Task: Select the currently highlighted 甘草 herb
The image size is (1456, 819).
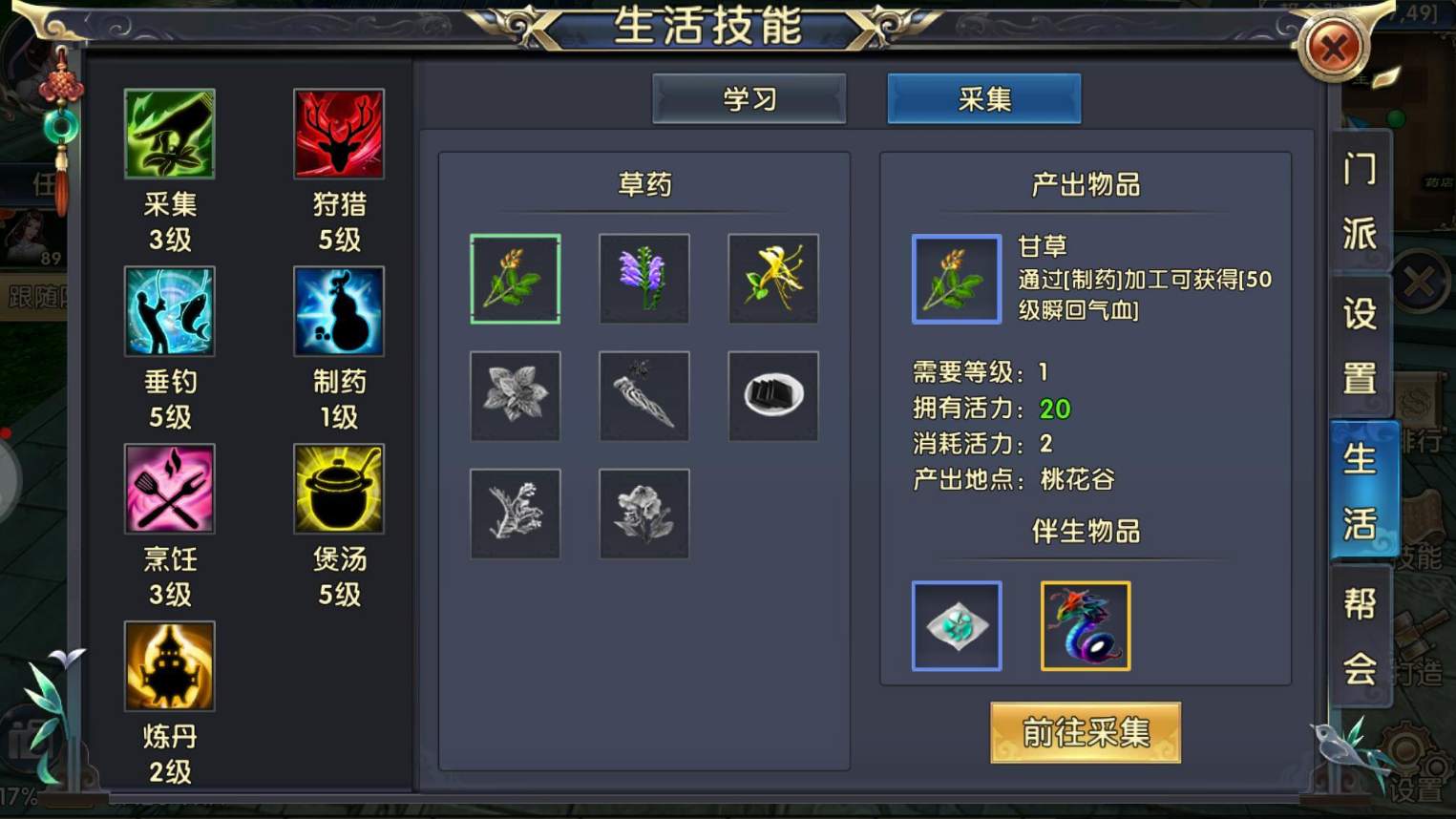Action: 515,279
